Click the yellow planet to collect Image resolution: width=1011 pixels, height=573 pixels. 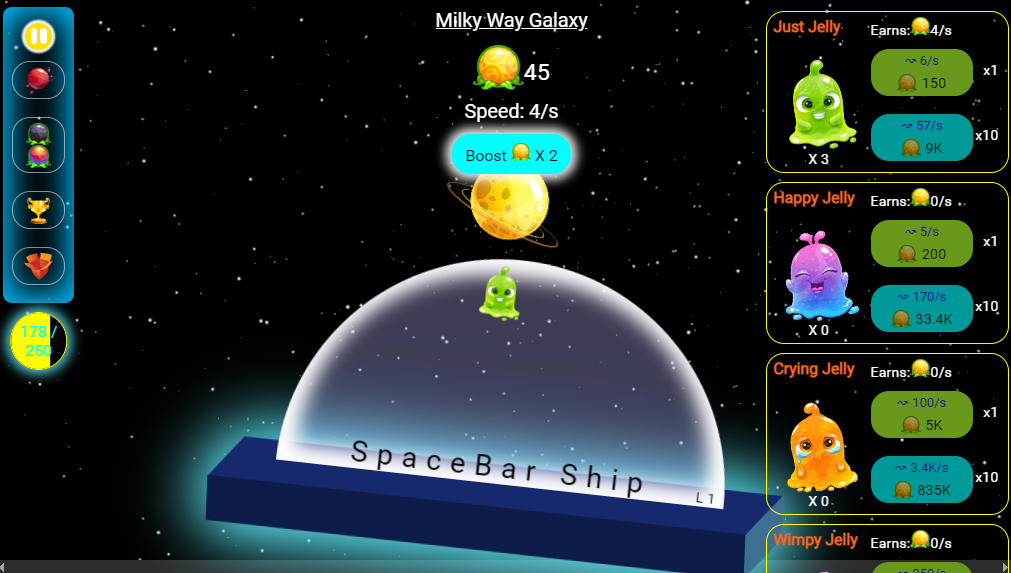coord(509,204)
